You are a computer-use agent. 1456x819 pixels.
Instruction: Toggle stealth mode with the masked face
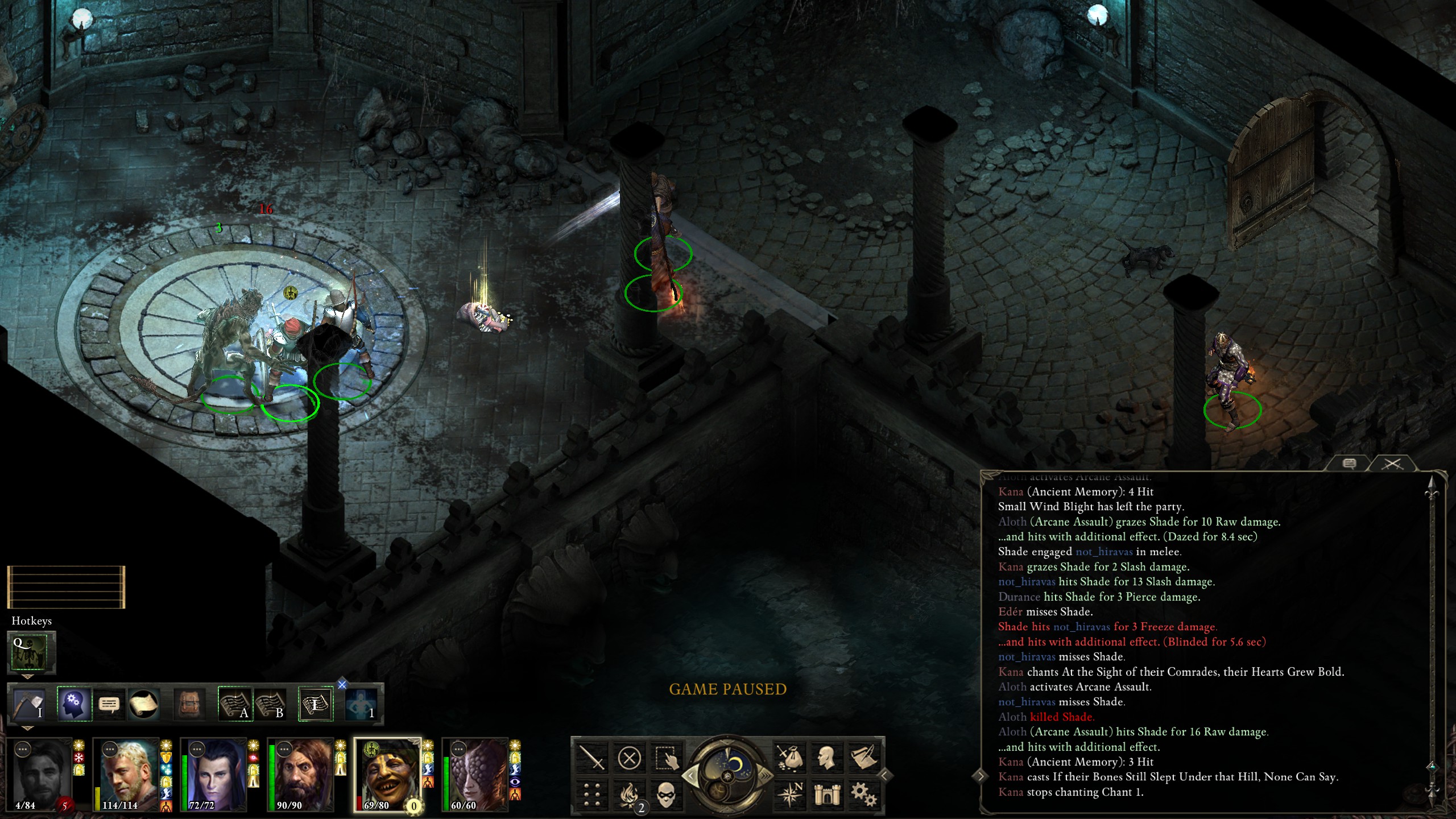[667, 795]
